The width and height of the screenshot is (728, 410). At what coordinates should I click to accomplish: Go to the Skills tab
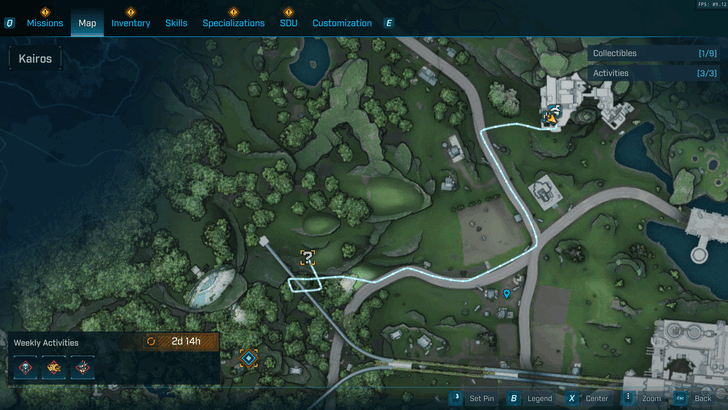click(176, 23)
